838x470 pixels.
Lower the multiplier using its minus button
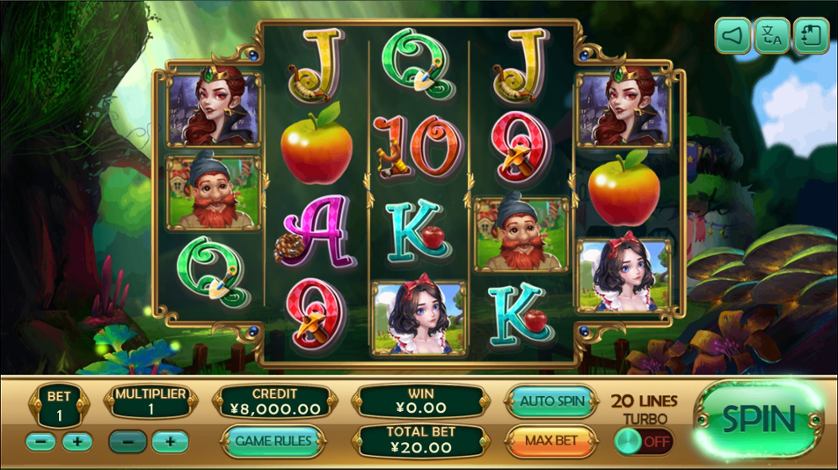129,441
